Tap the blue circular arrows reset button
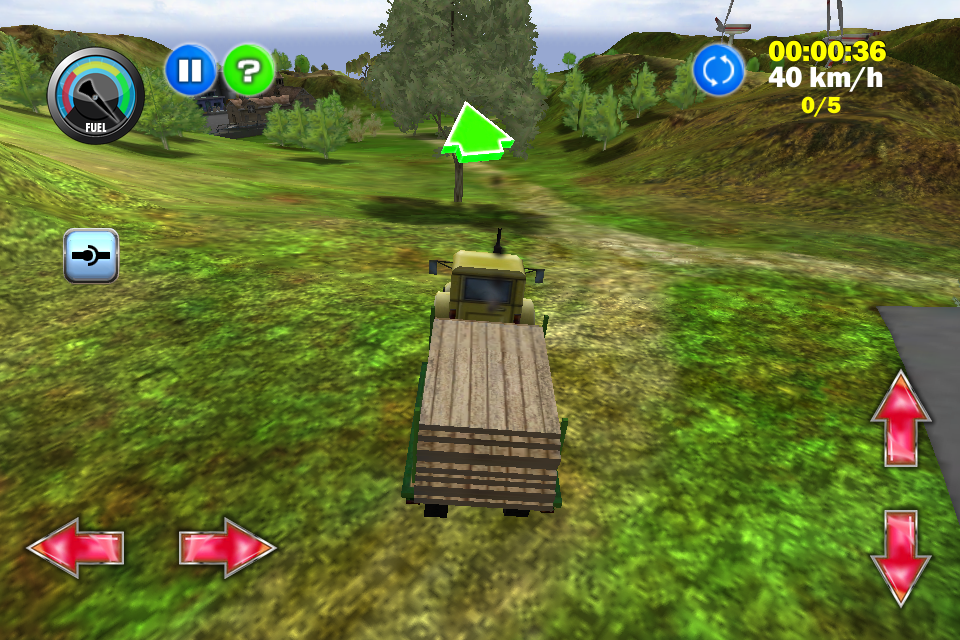 point(718,70)
